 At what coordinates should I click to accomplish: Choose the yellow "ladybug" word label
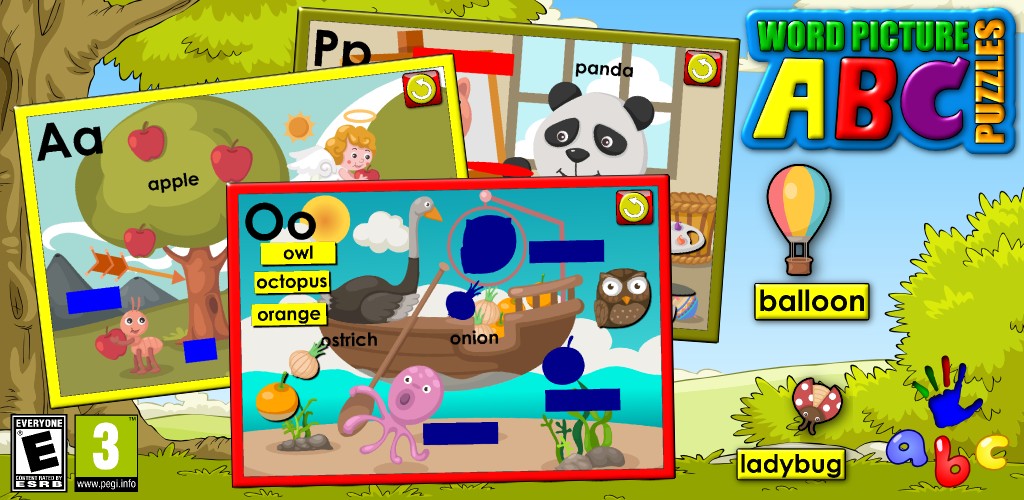790,464
